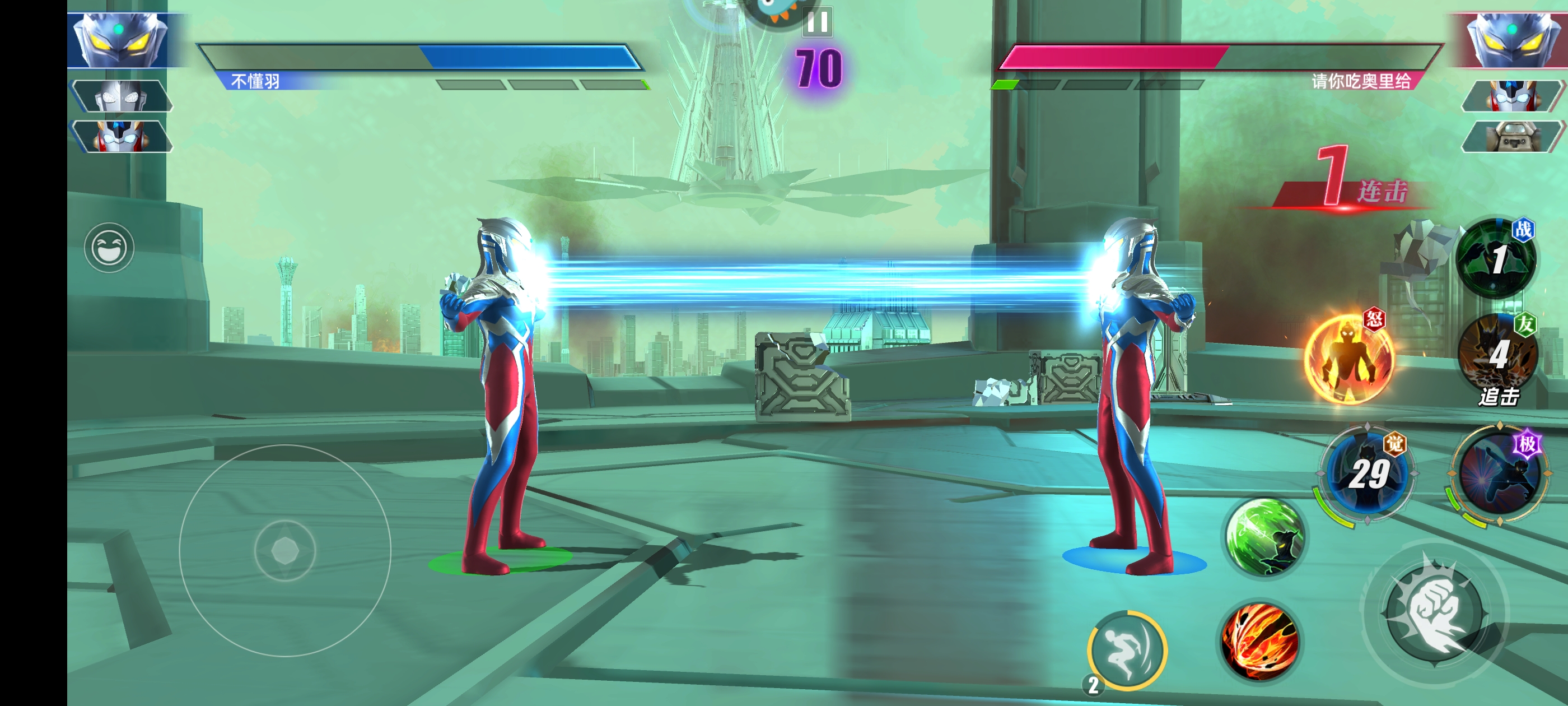Activate the green 战 skill
Image resolution: width=1568 pixels, height=706 pixels.
[1496, 258]
